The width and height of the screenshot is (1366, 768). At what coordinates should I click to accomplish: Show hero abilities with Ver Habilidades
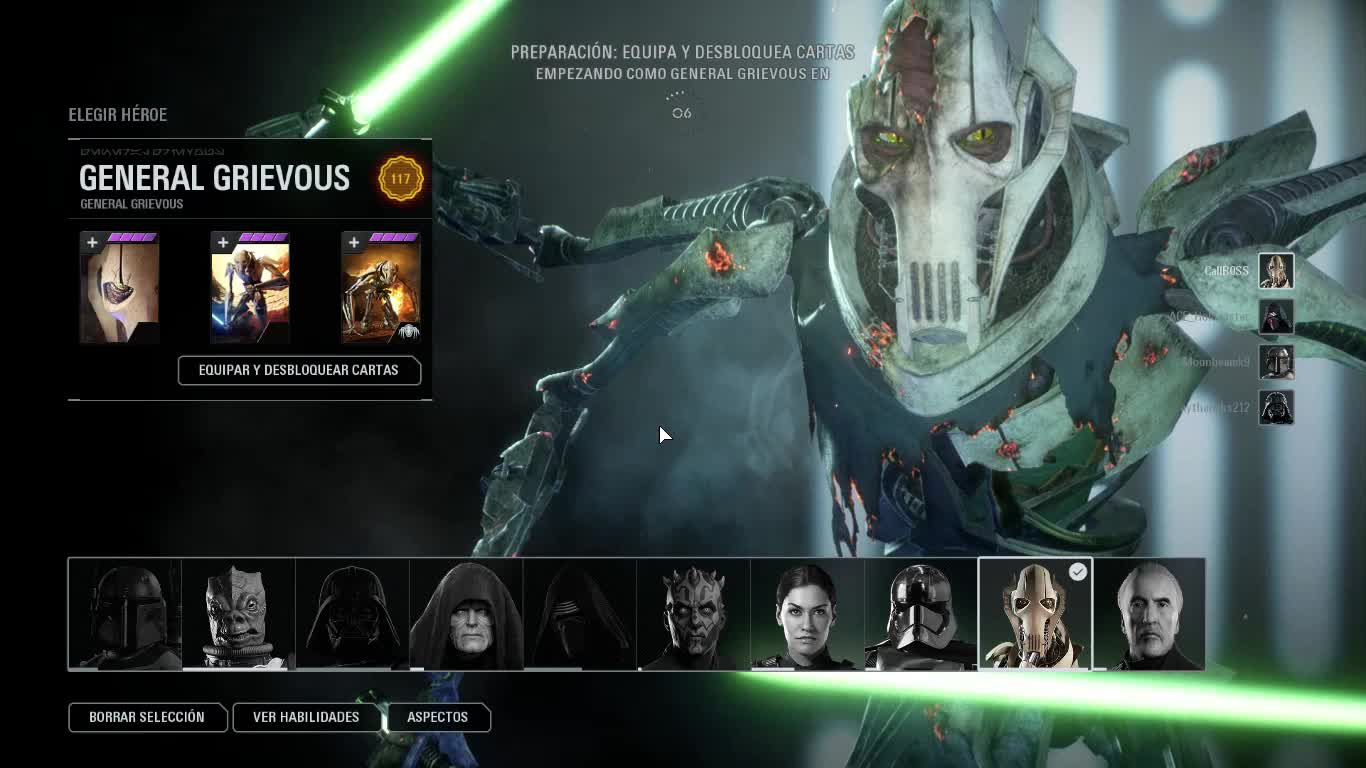306,717
